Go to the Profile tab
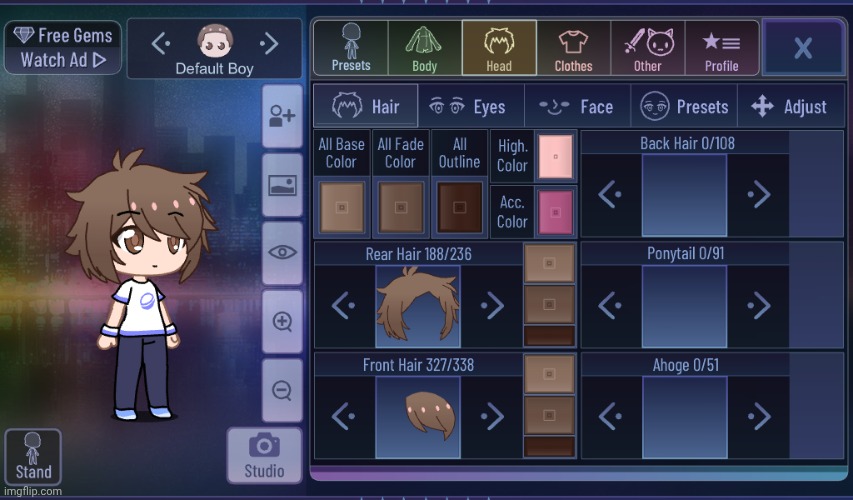This screenshot has width=853, height=500. tap(721, 47)
